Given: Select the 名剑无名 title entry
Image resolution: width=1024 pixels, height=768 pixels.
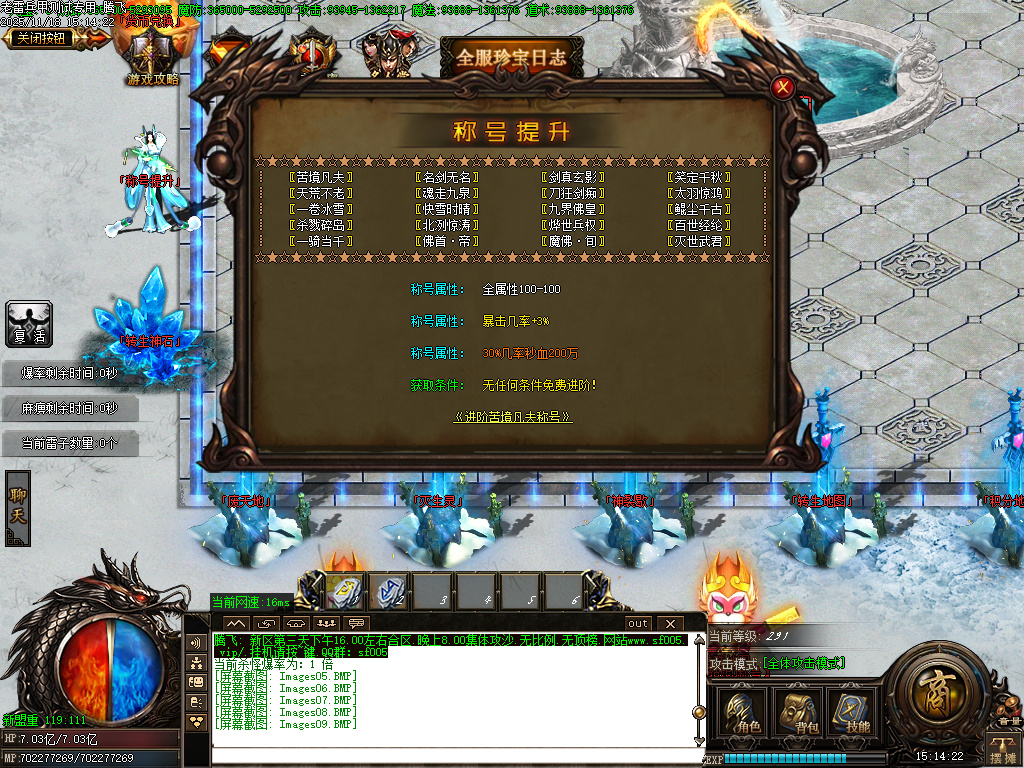Looking at the screenshot, I should [446, 177].
